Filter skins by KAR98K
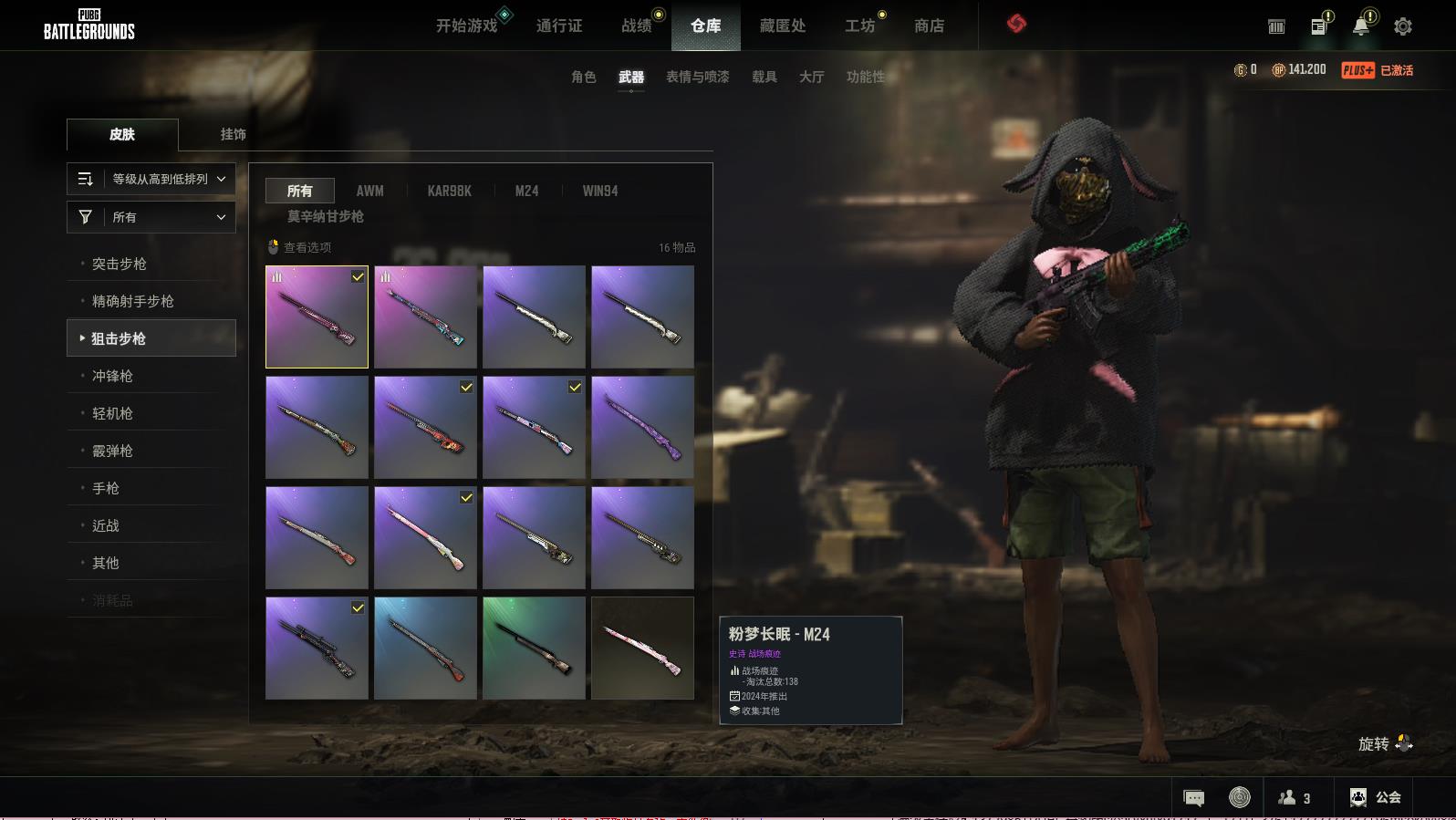 [x=449, y=191]
